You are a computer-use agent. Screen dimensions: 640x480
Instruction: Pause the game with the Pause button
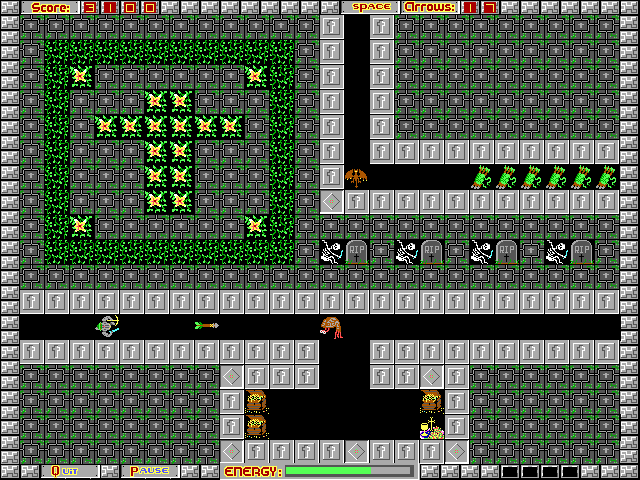click(x=149, y=471)
